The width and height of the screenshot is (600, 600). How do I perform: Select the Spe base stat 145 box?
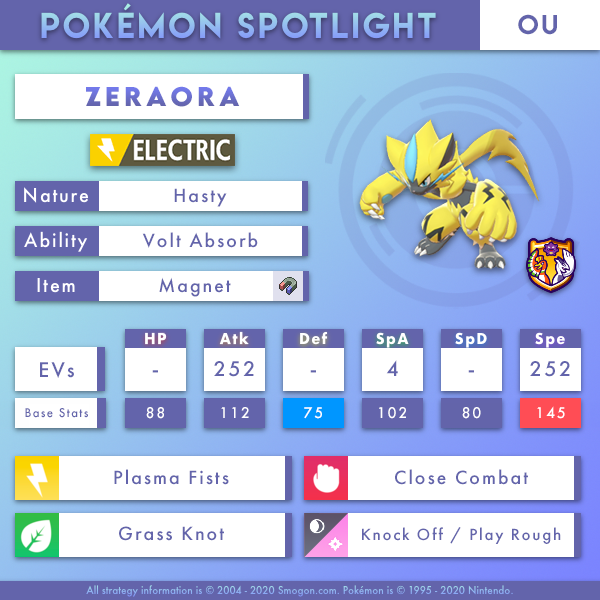(x=549, y=413)
